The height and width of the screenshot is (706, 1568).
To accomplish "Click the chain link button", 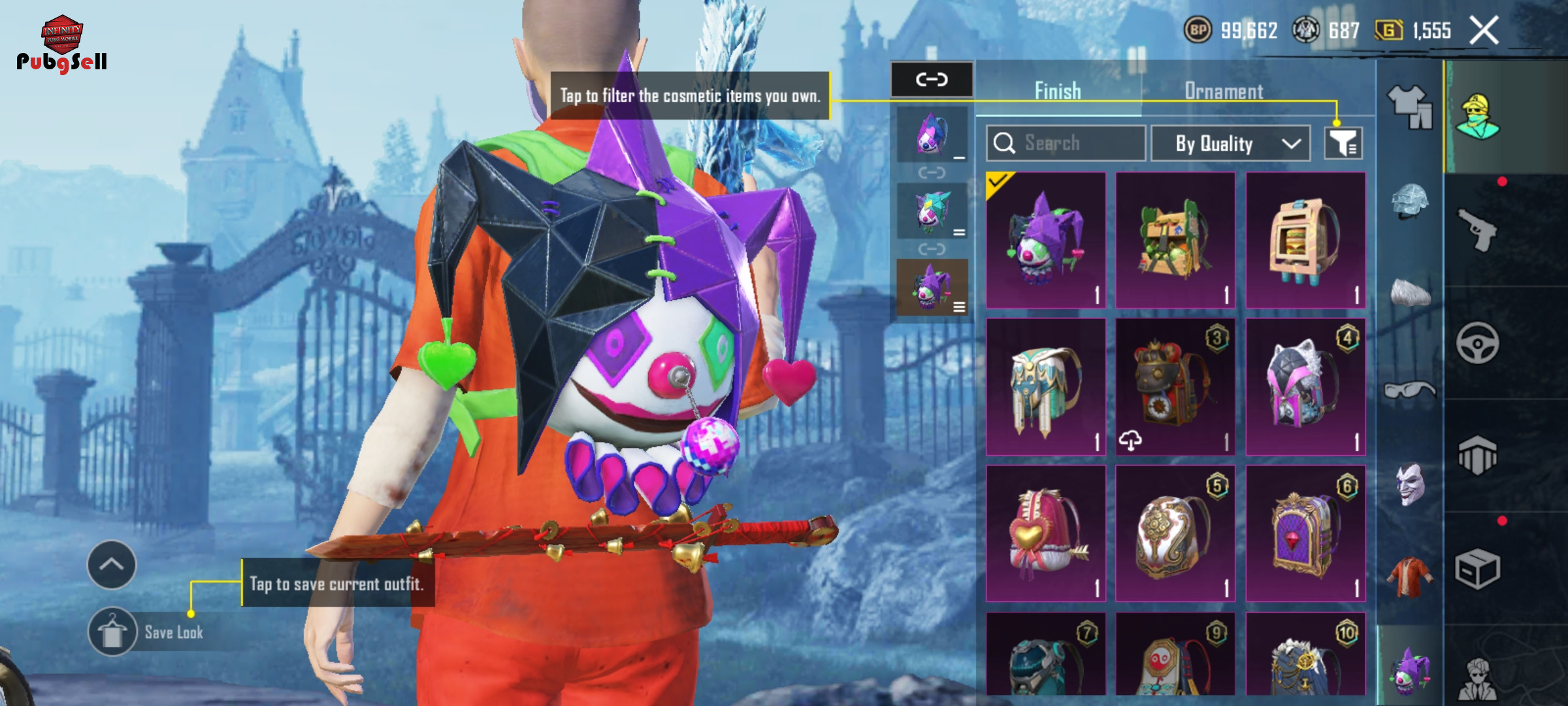I will 932,80.
